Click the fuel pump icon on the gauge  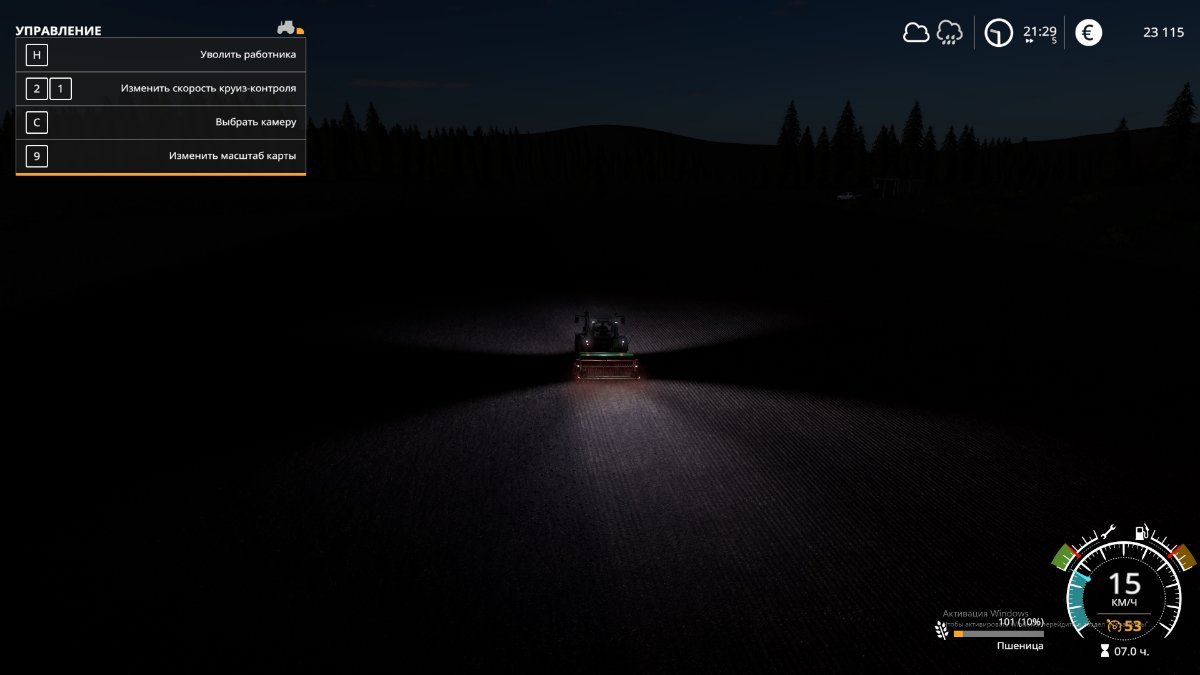point(1142,534)
